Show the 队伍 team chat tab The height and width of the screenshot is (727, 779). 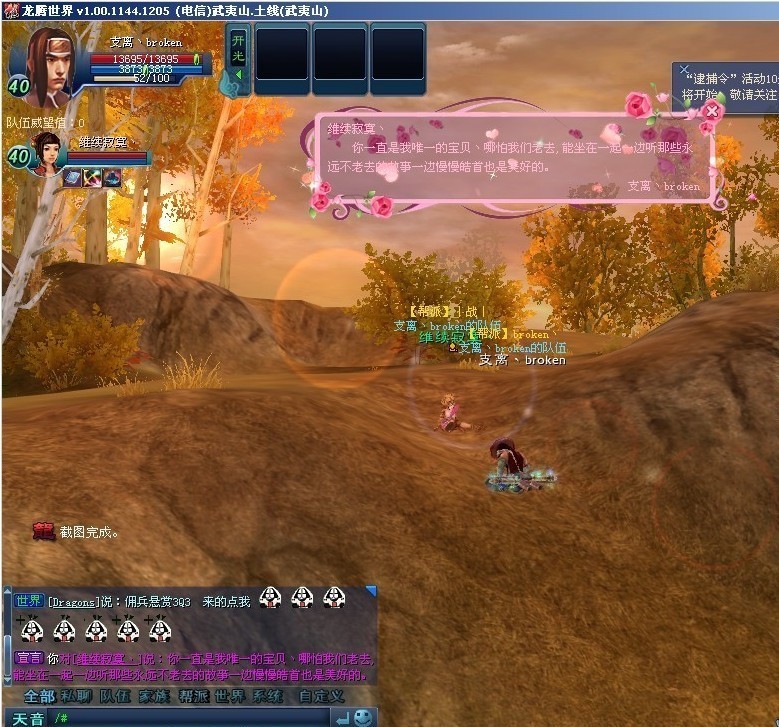coord(115,696)
